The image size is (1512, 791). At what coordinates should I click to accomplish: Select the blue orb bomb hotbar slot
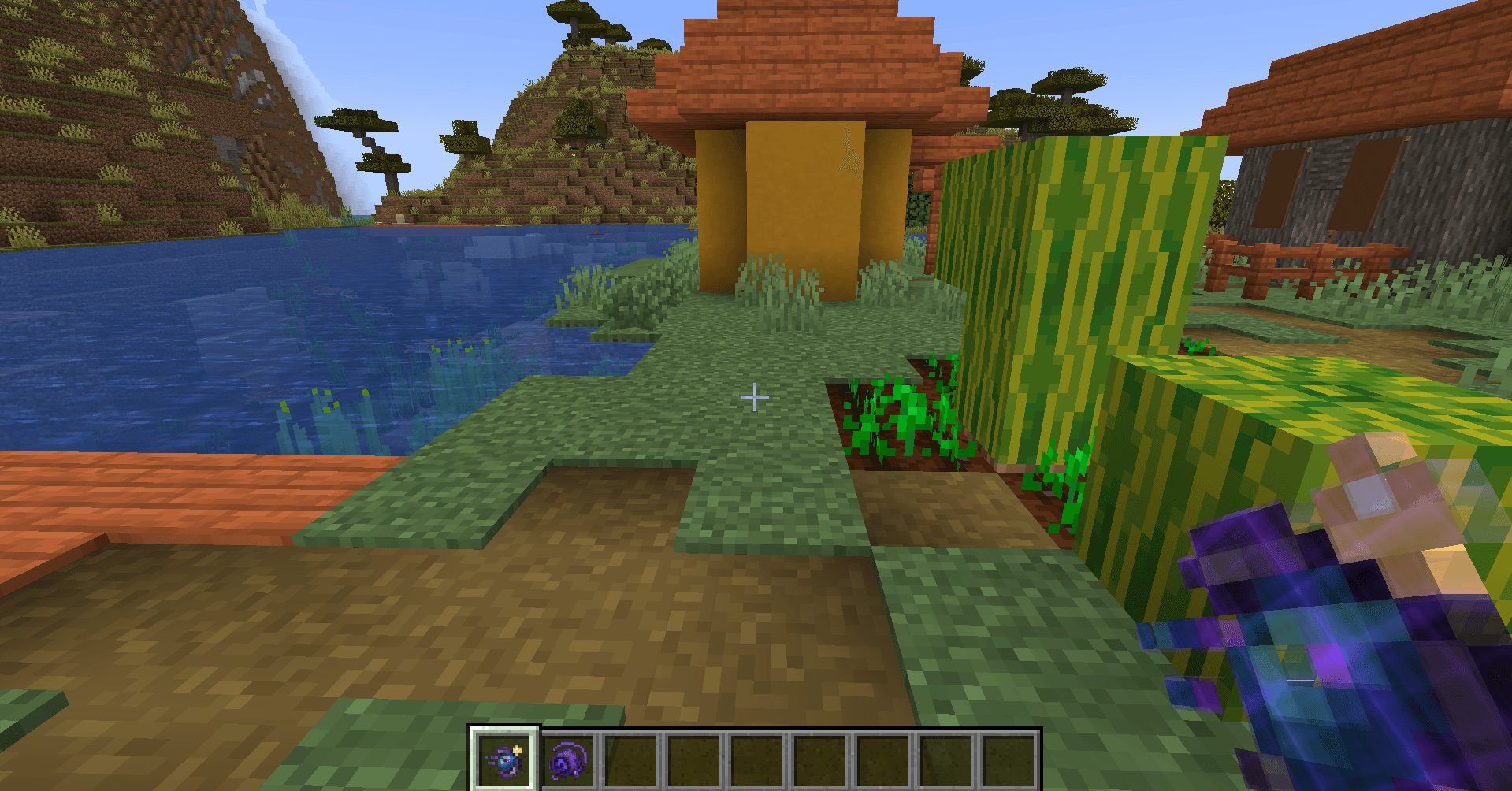coord(504,760)
